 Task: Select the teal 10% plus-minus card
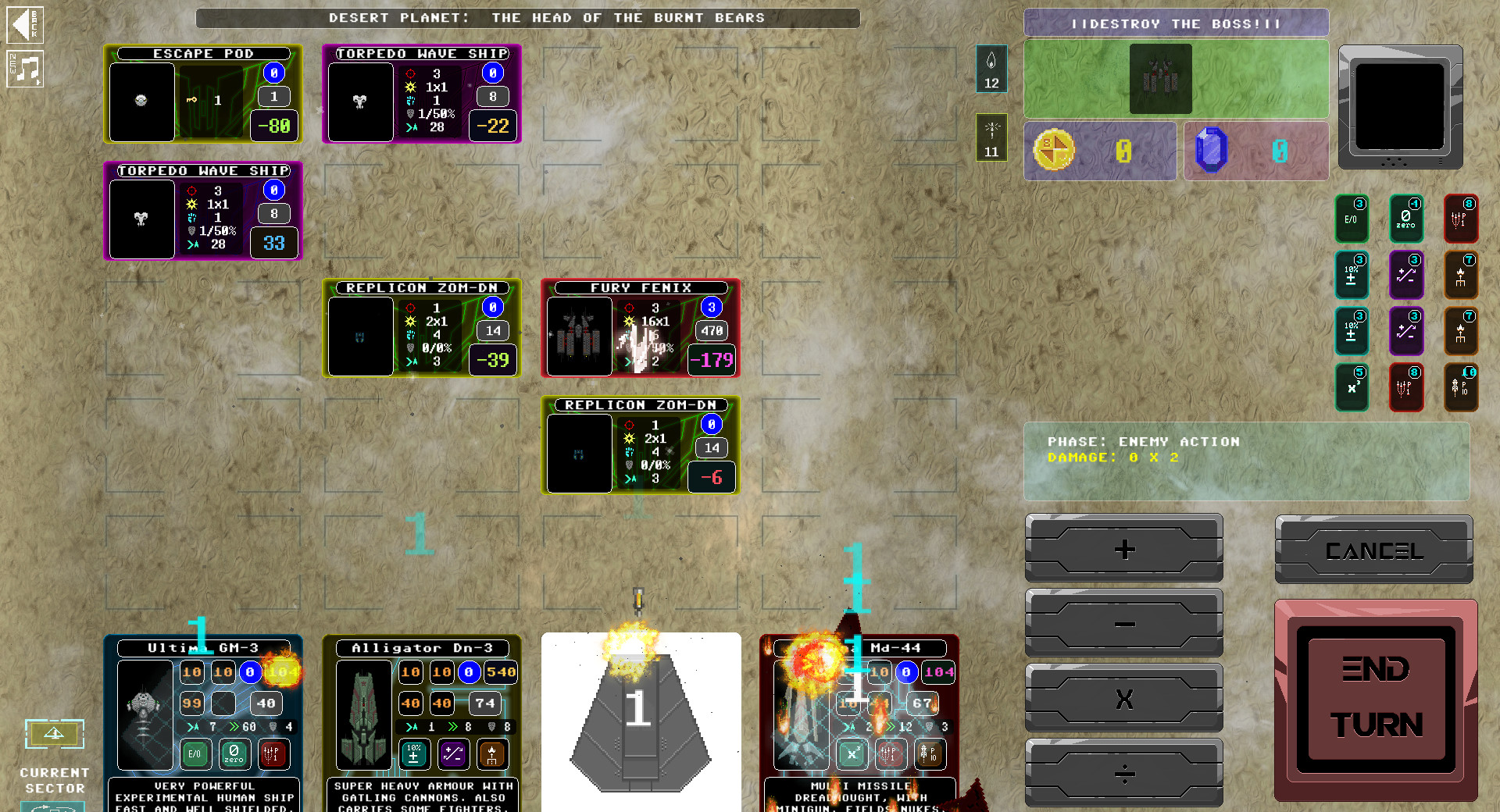point(1352,275)
